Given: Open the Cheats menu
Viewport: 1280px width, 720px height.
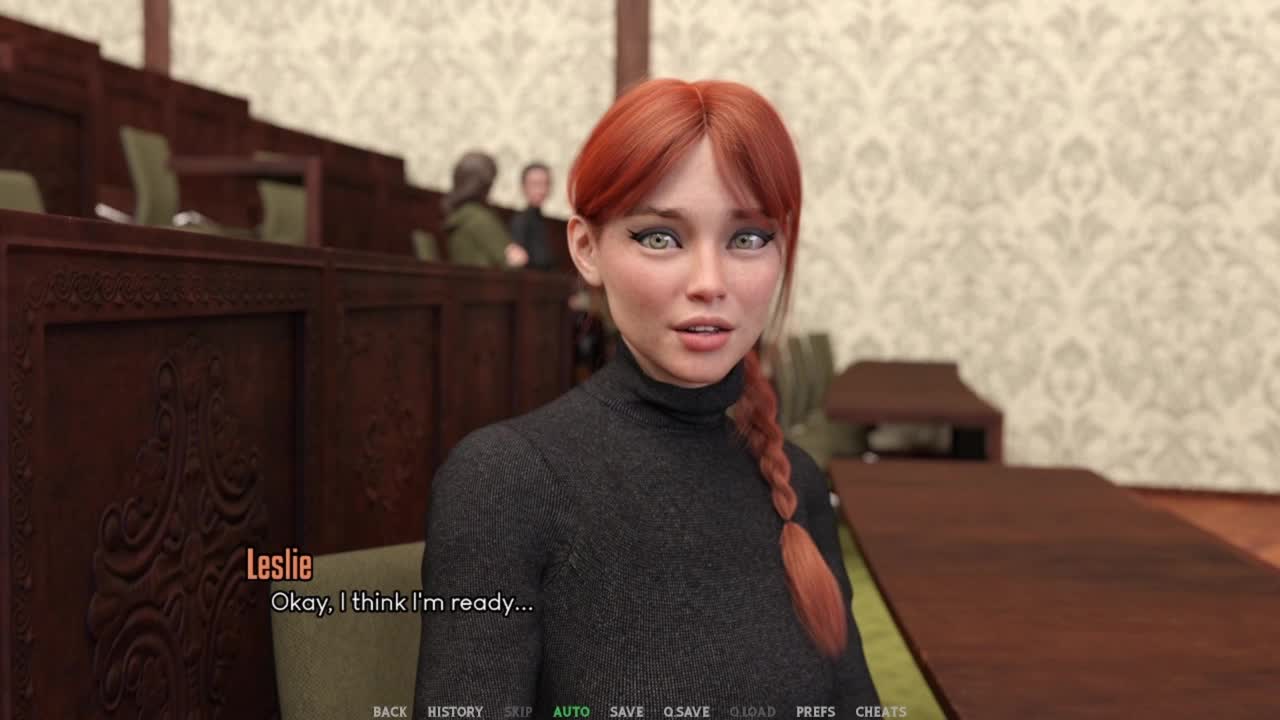Looking at the screenshot, I should point(881,712).
